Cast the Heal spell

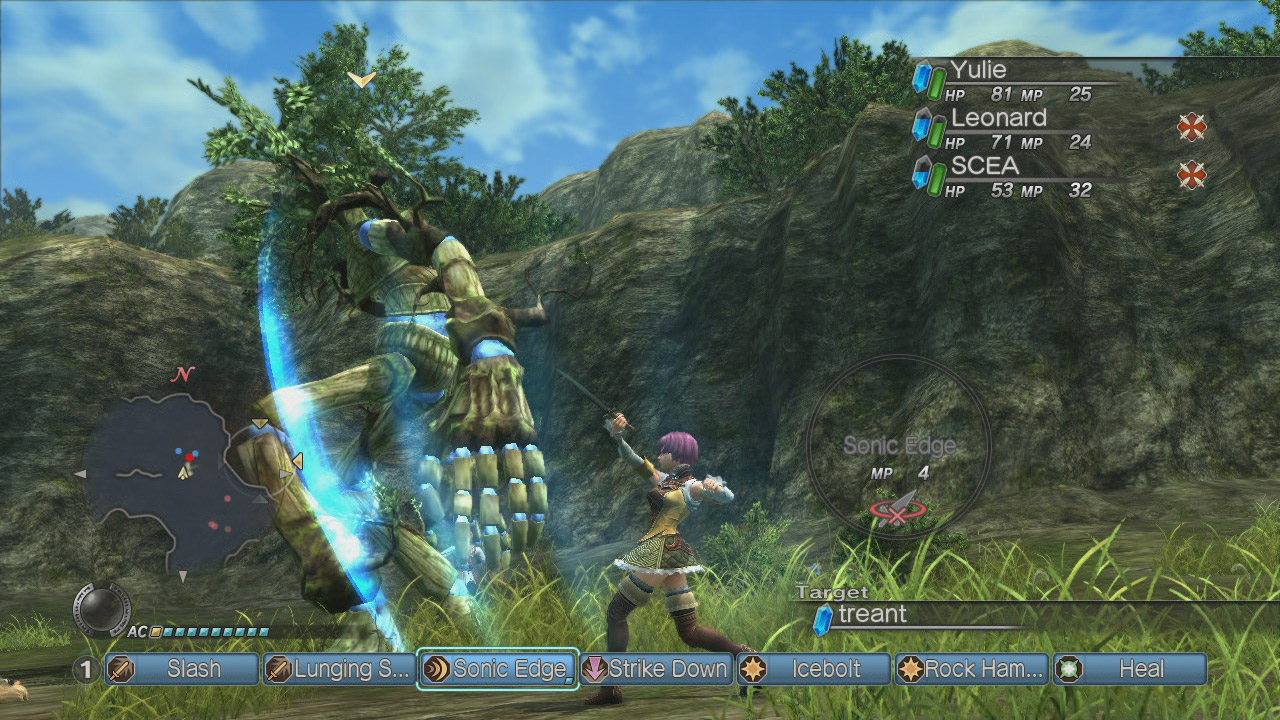coord(1130,669)
